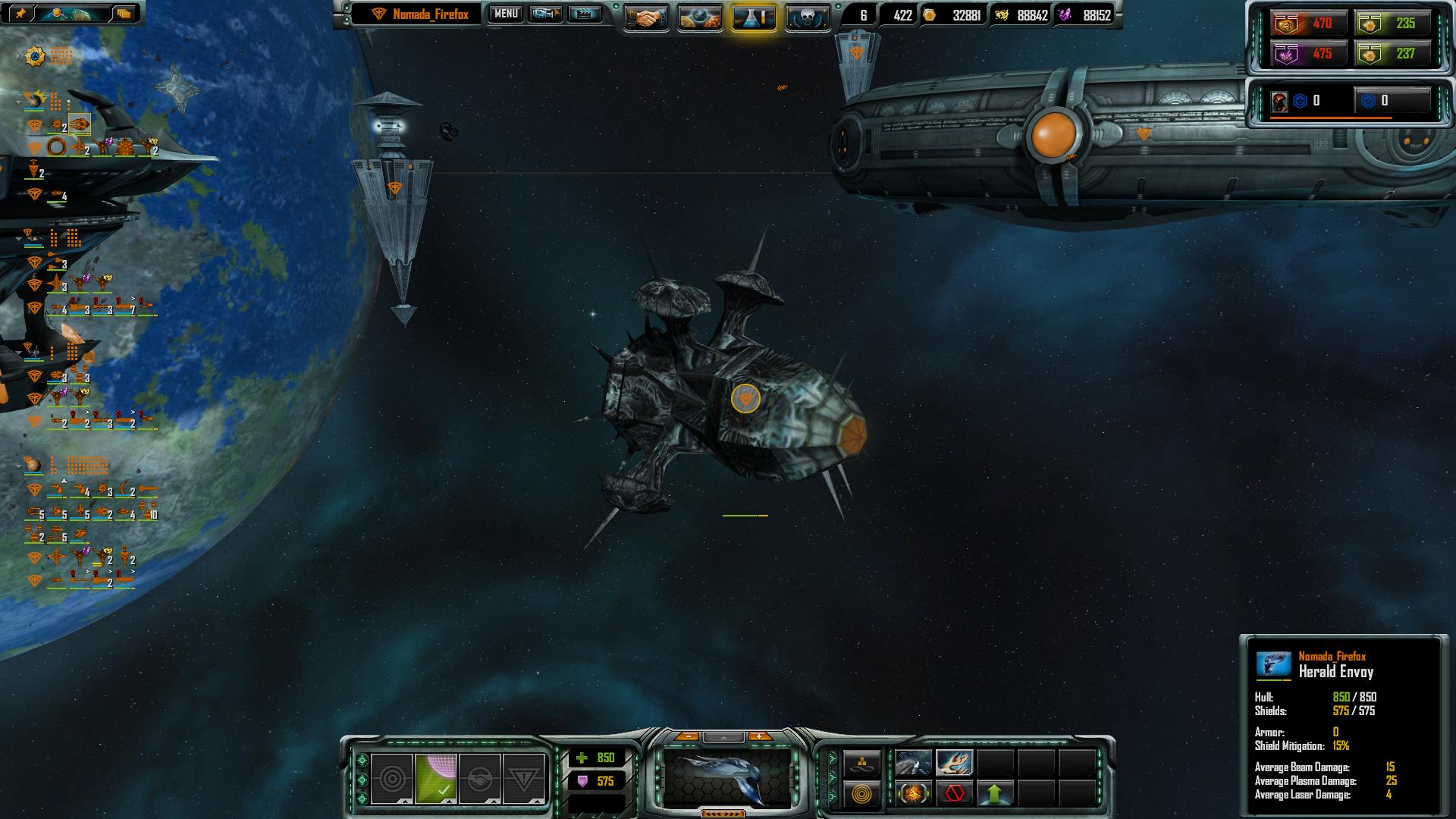Click the stacked cards button in empire tree
The image size is (1456, 819).
[x=124, y=13]
